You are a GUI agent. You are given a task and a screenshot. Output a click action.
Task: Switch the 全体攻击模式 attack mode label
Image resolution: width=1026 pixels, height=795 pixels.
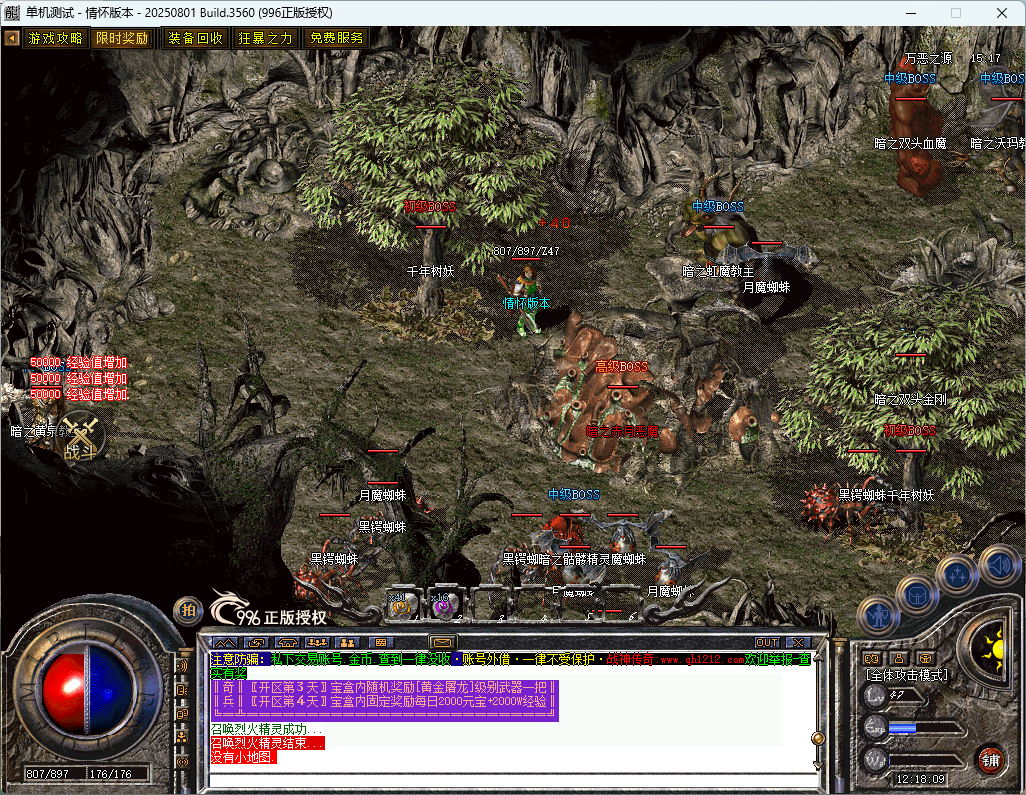click(x=906, y=675)
